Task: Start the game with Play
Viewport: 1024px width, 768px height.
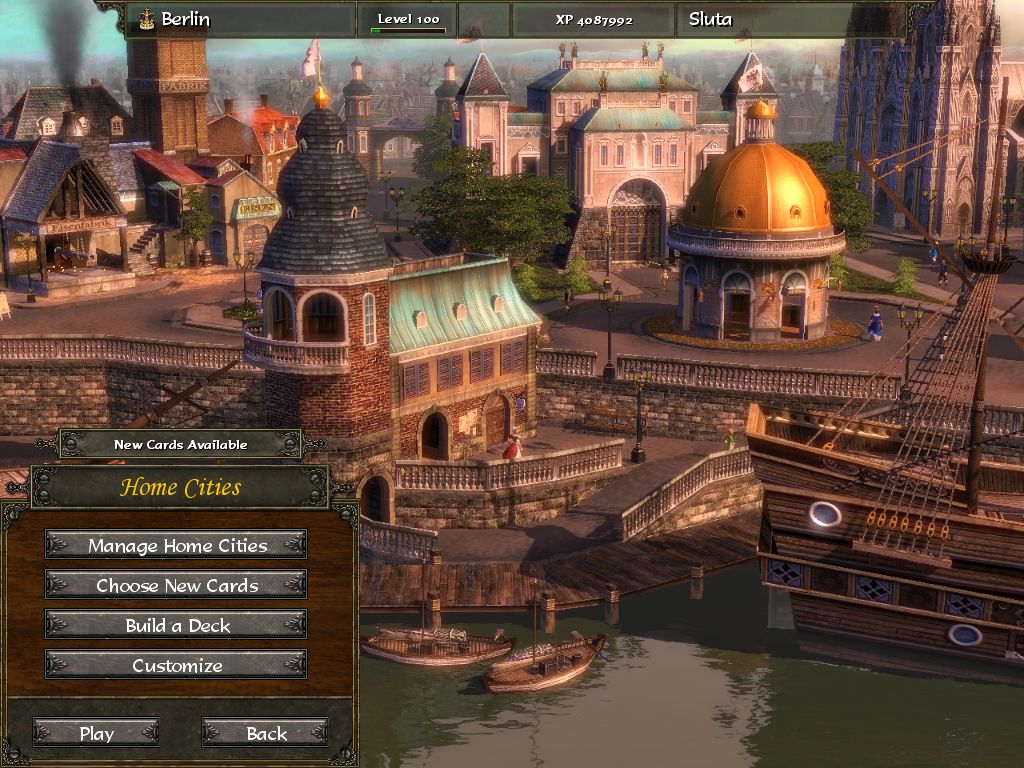Action: 96,733
